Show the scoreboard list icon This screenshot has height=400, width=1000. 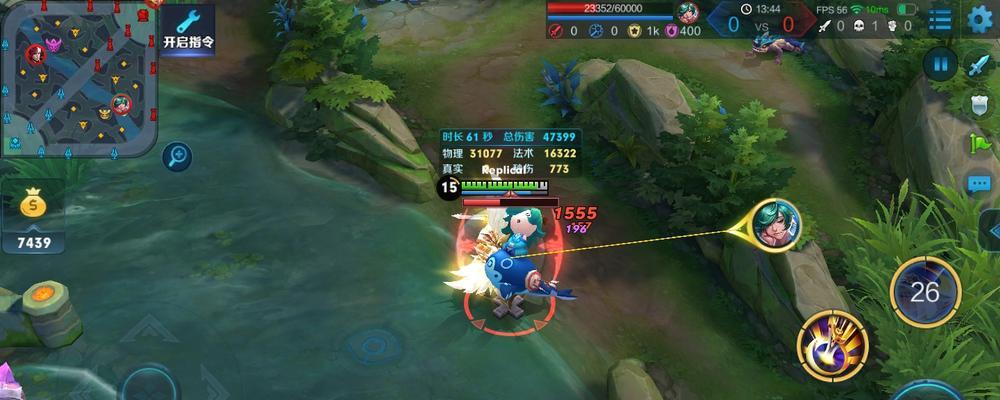[x=940, y=18]
